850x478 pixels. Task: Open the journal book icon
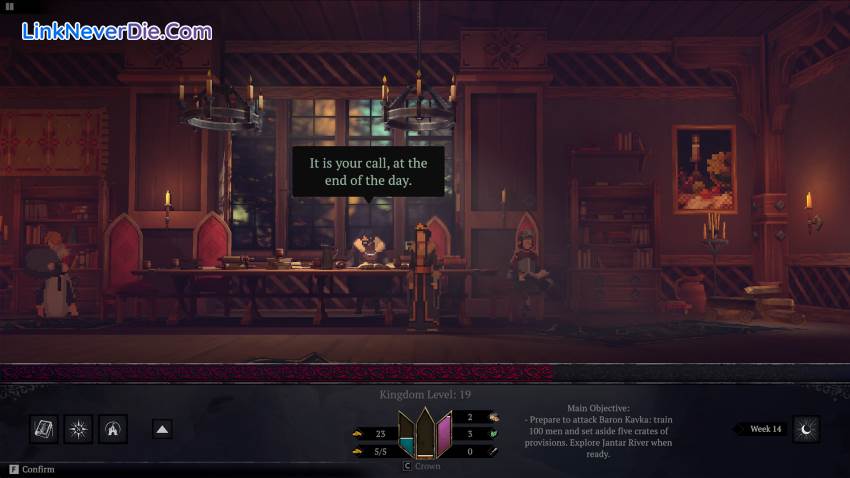pos(44,429)
